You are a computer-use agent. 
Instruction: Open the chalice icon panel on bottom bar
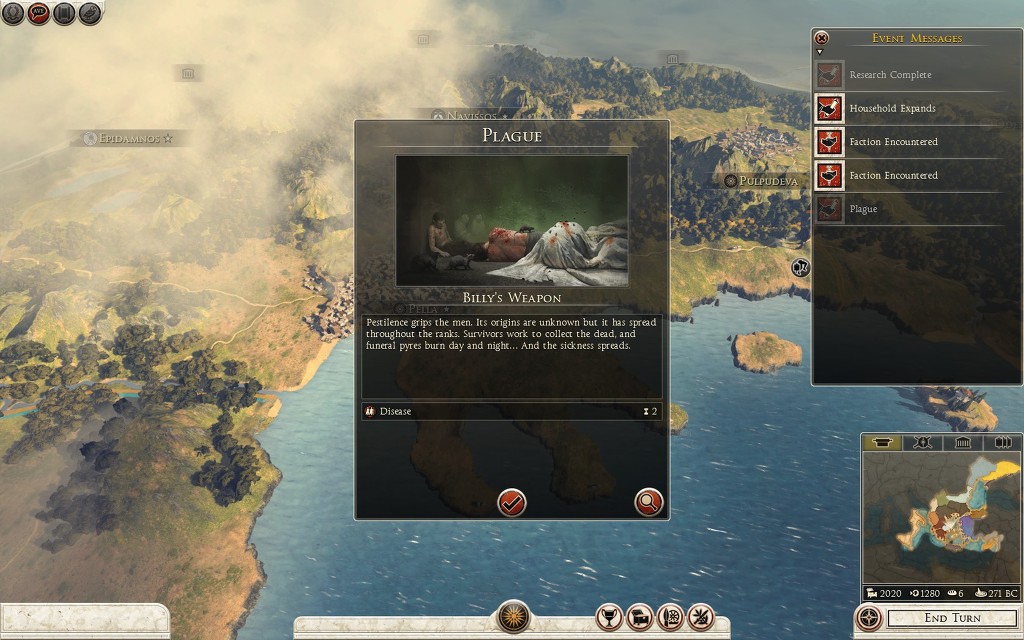609,617
